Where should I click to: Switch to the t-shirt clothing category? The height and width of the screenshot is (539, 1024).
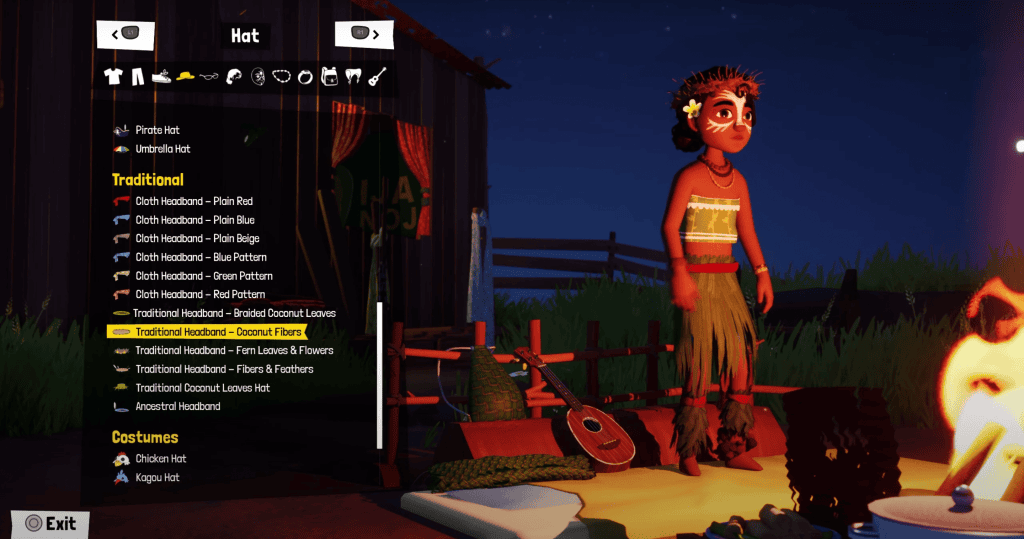113,76
